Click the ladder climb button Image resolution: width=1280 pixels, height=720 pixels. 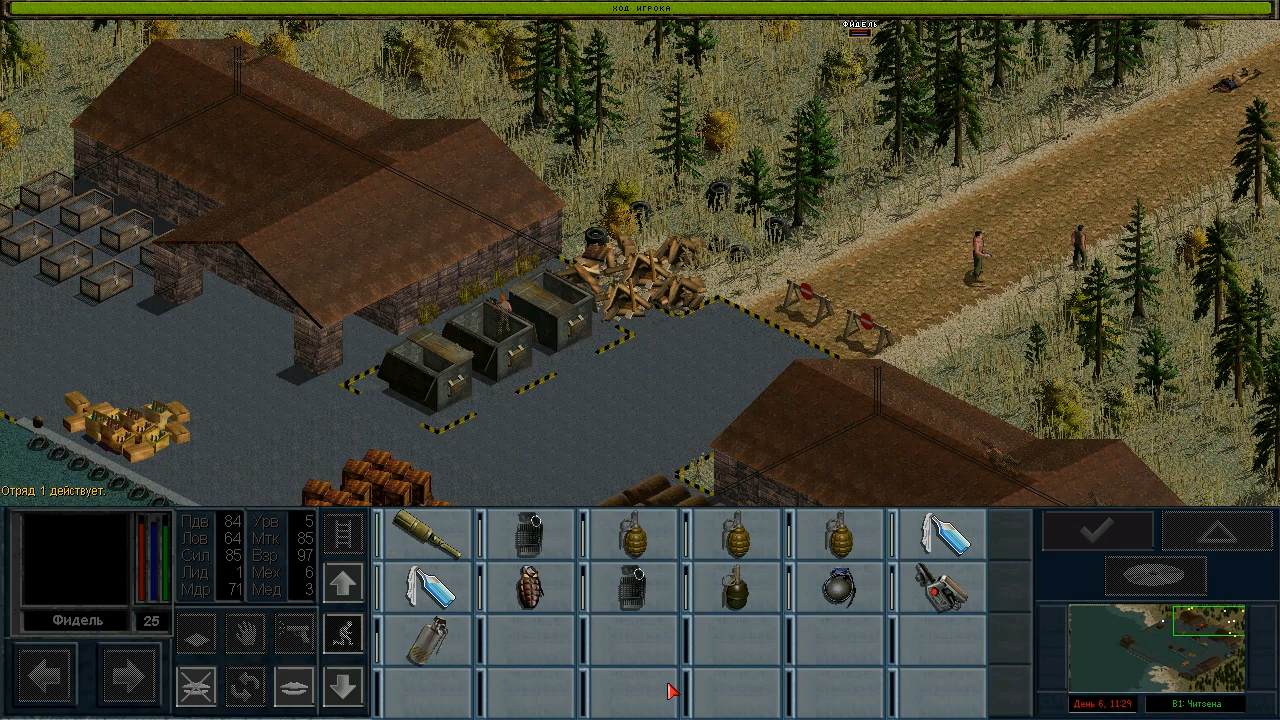343,533
